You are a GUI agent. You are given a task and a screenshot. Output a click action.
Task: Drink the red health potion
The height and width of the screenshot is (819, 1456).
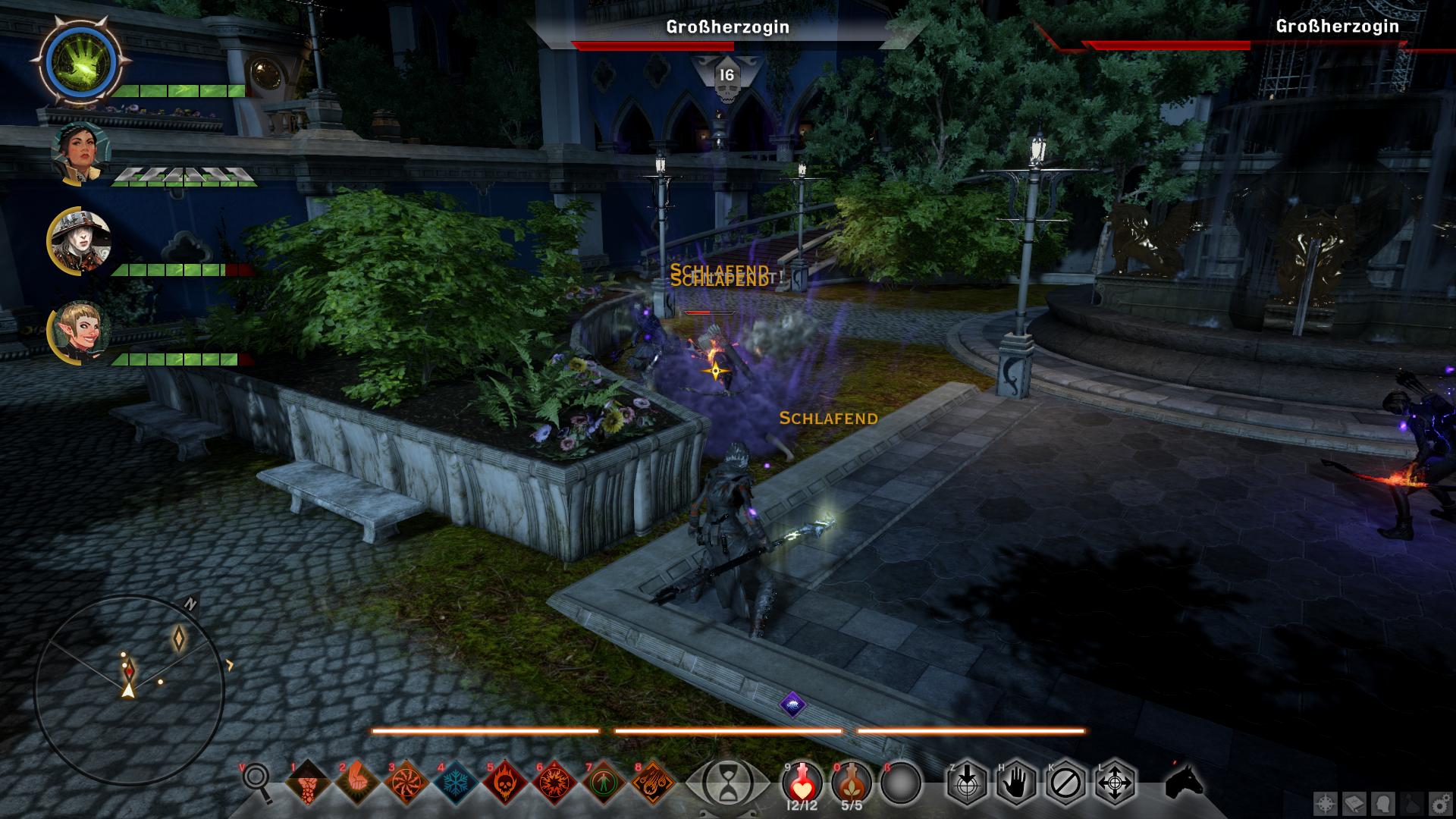(x=802, y=781)
